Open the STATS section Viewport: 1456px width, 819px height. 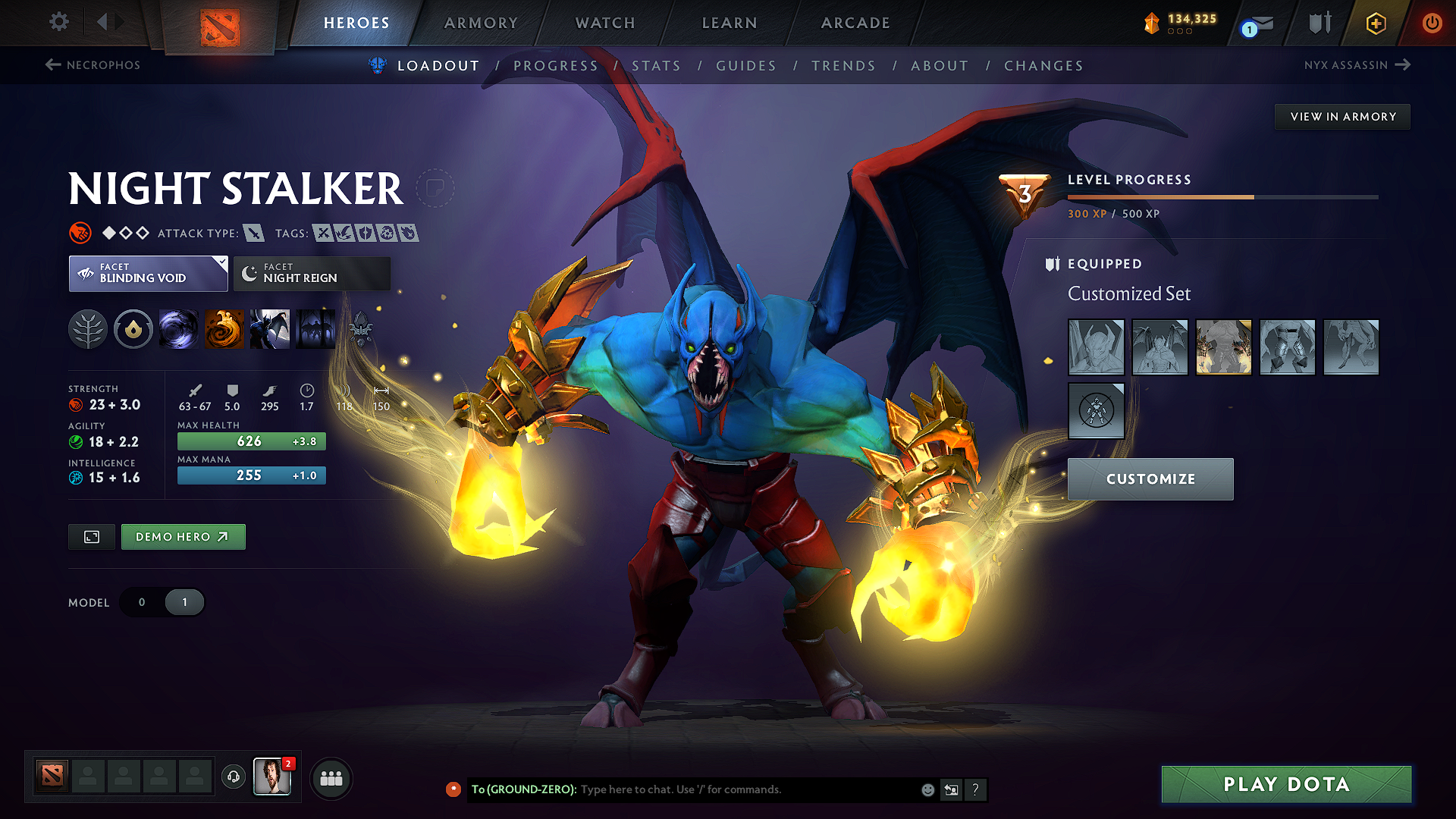coord(657,66)
